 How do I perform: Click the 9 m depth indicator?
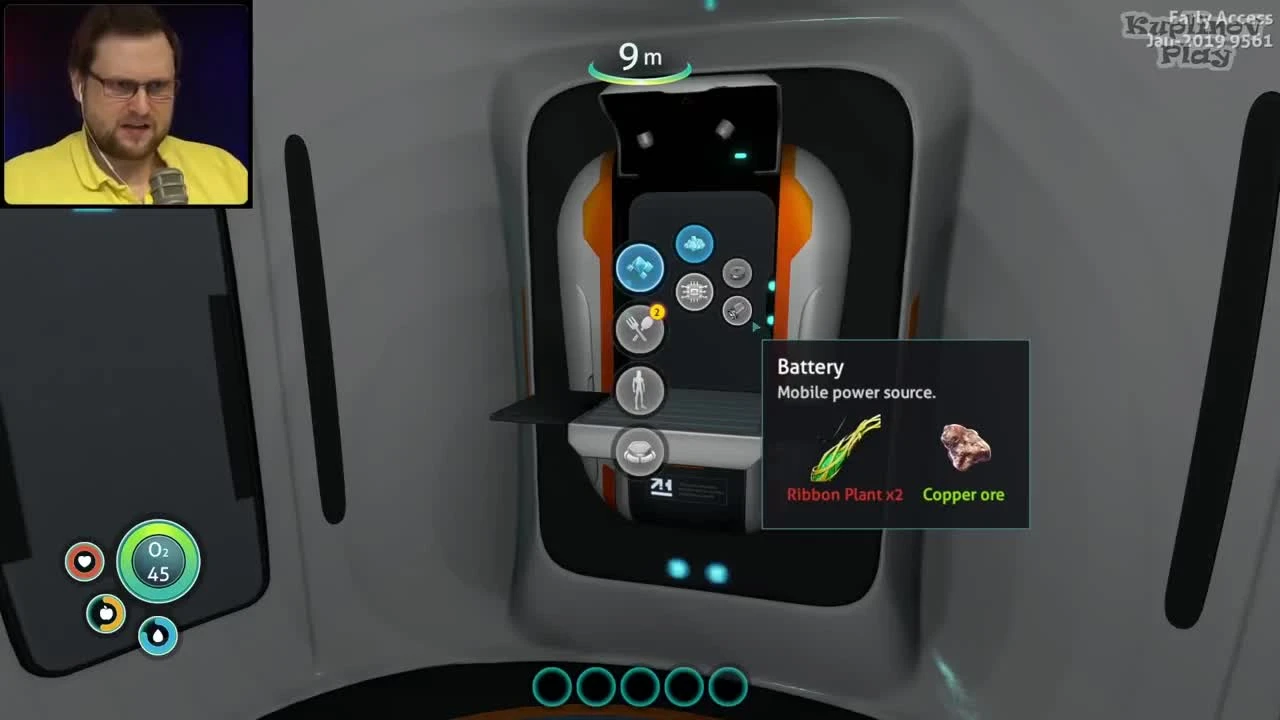(640, 58)
